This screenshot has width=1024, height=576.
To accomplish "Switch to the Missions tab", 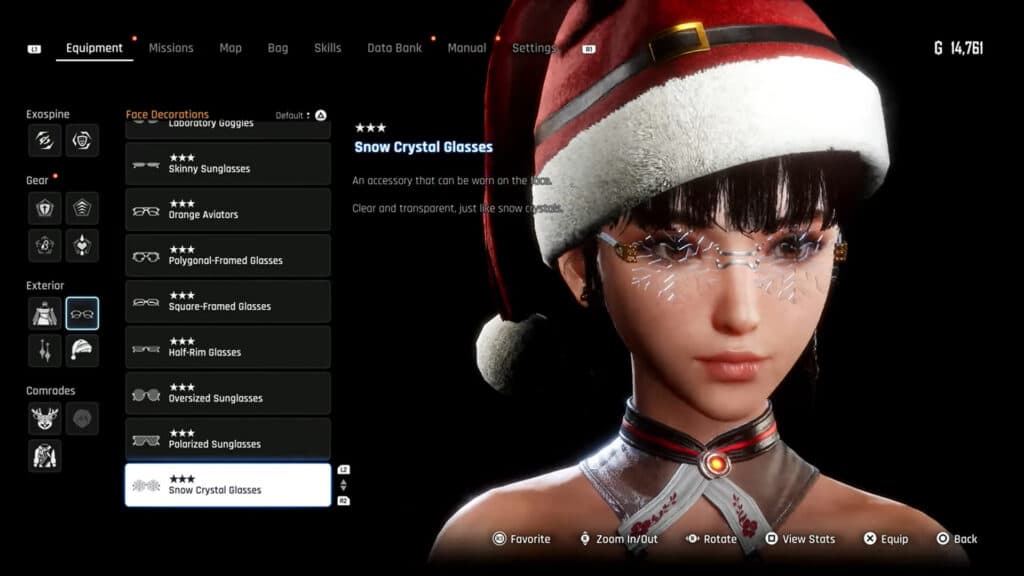I will (x=171, y=48).
